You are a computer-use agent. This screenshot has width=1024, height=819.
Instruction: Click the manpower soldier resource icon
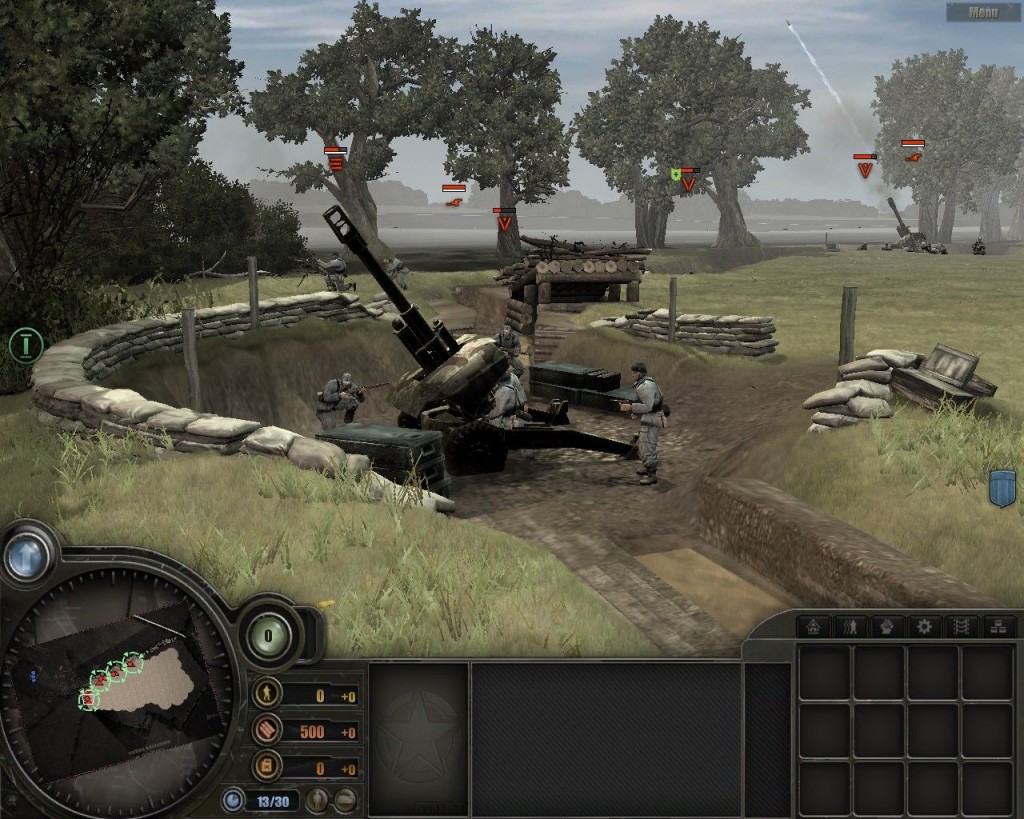[267, 693]
